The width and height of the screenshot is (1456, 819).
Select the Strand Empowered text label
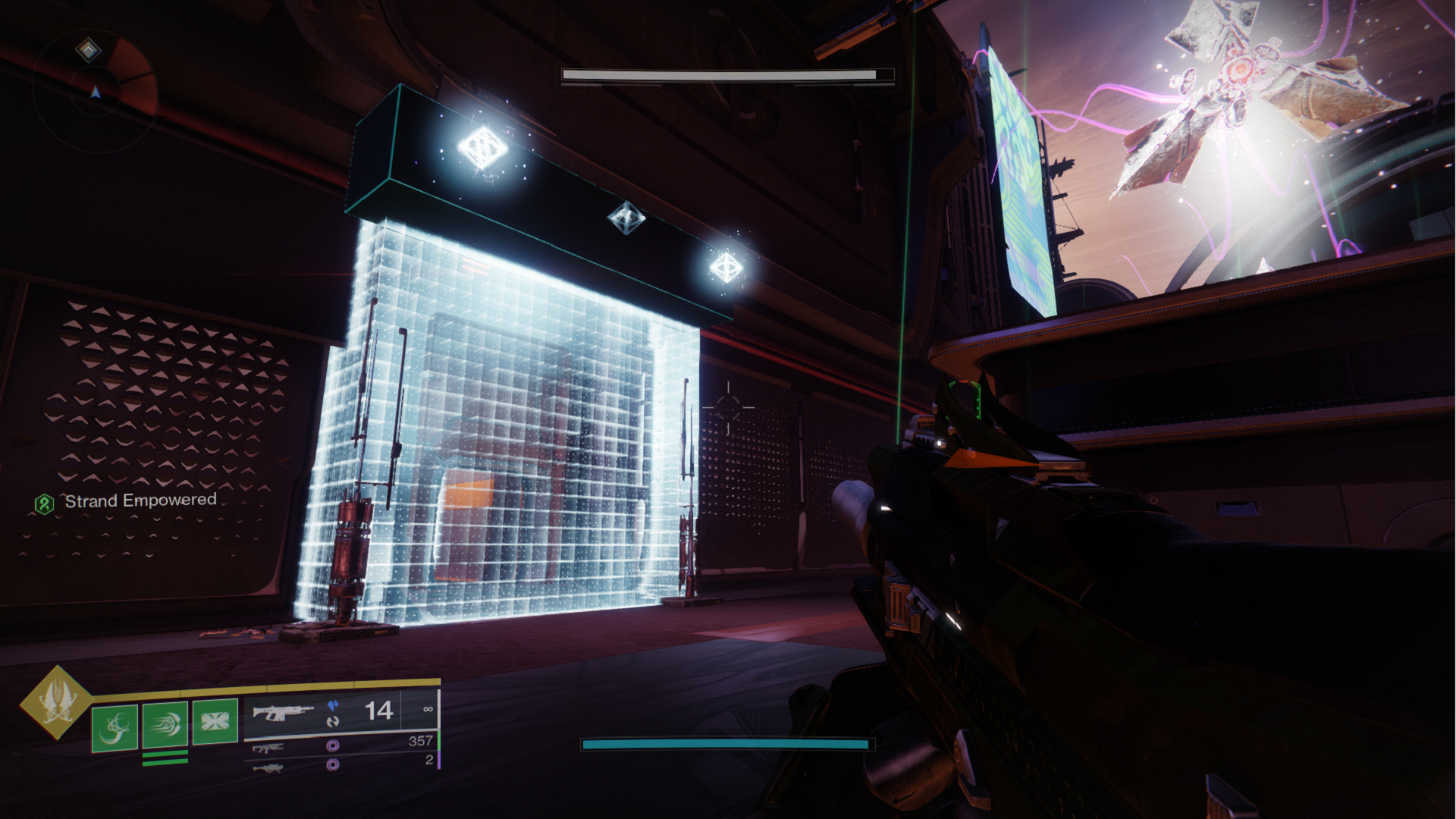[140, 501]
